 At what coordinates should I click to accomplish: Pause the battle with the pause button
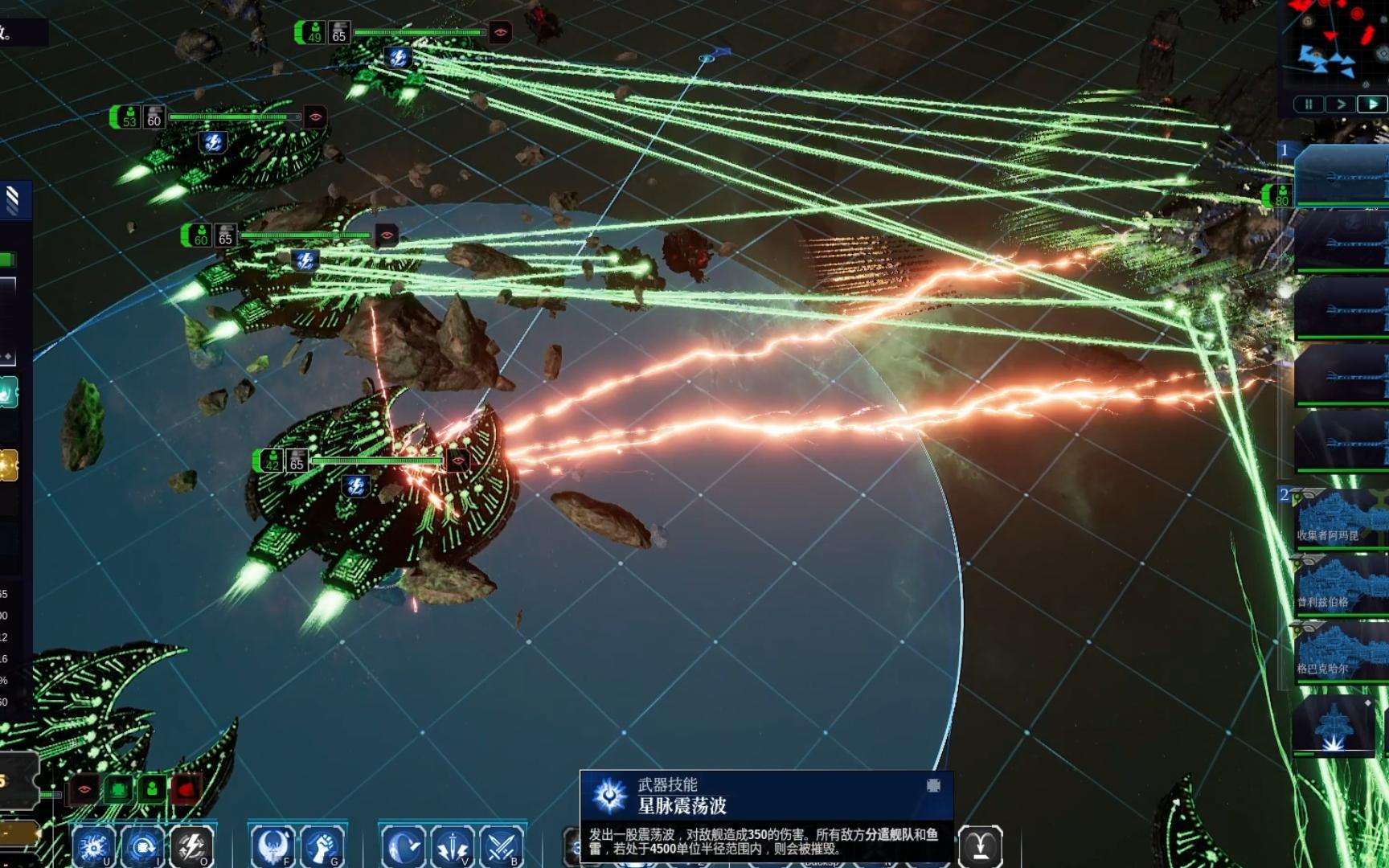click(x=1308, y=104)
